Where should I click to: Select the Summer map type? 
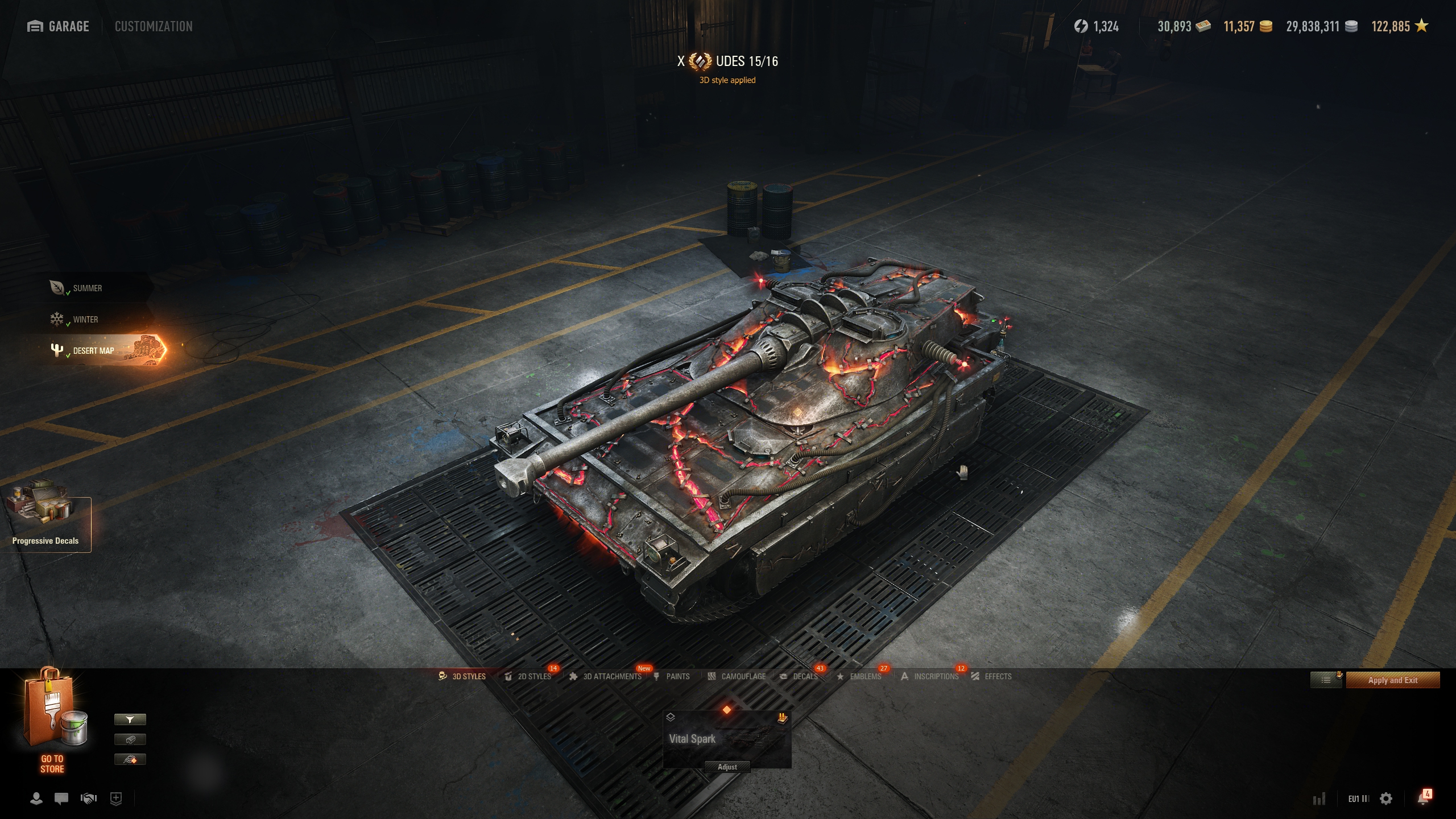click(x=87, y=288)
